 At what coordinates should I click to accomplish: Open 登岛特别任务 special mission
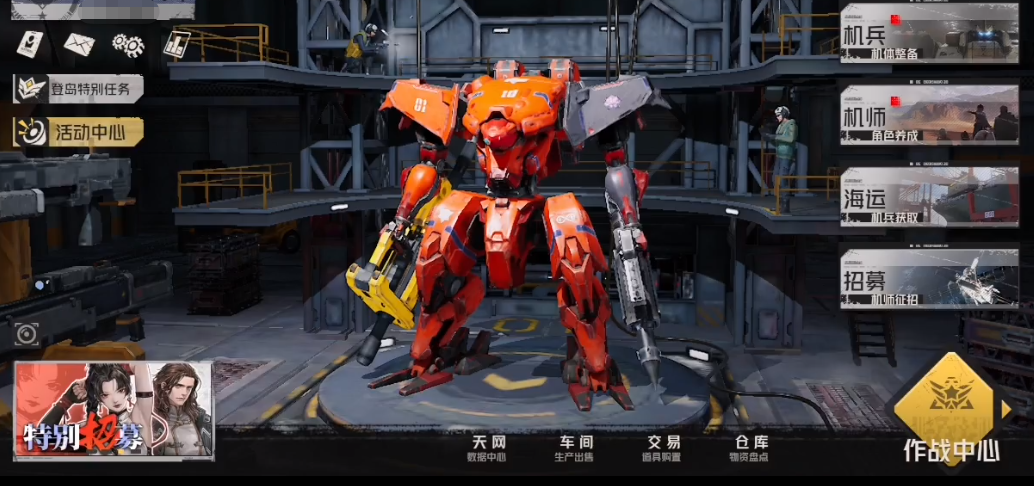[x=79, y=88]
